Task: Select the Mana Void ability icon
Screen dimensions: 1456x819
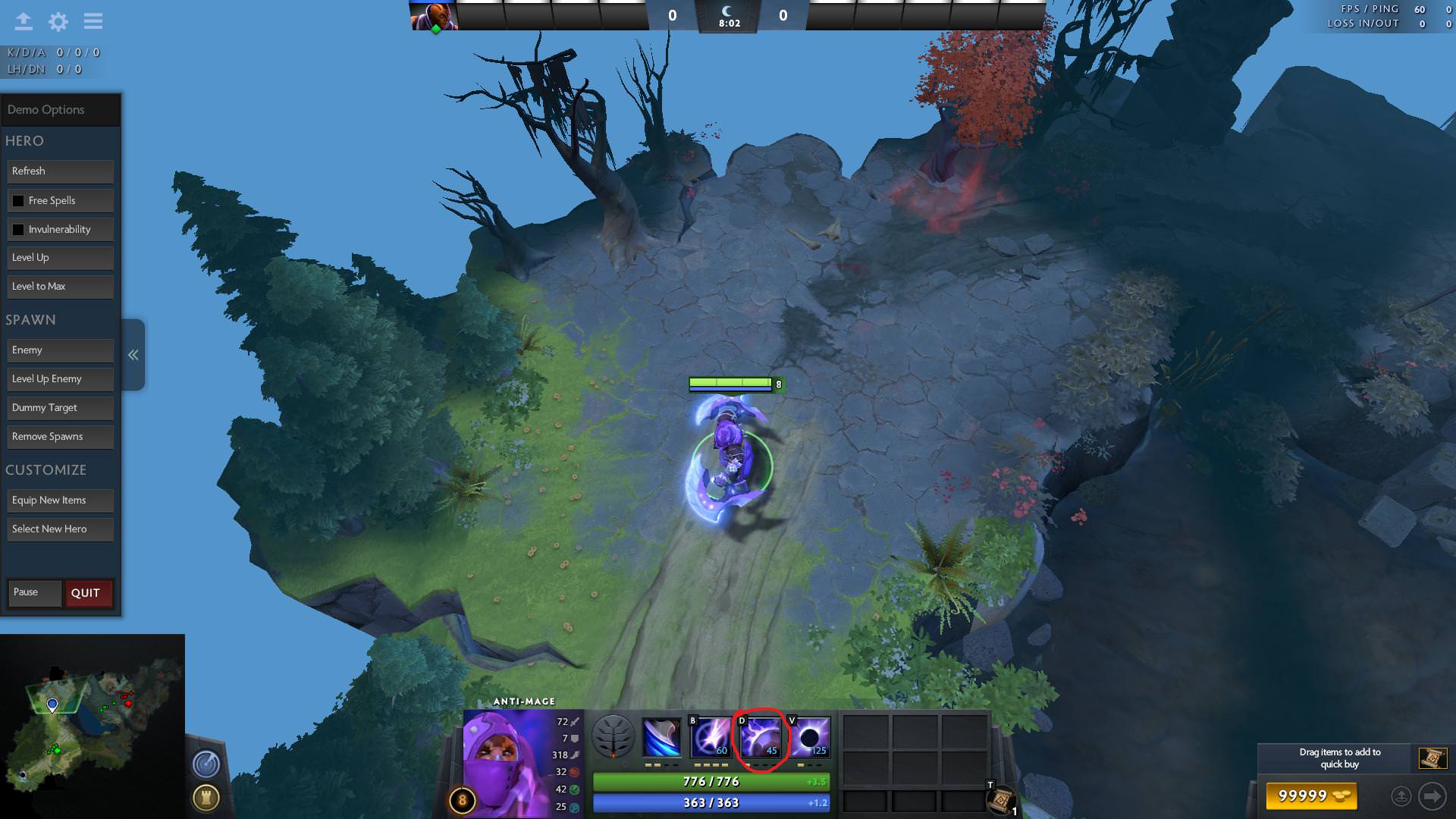Action: click(x=812, y=736)
